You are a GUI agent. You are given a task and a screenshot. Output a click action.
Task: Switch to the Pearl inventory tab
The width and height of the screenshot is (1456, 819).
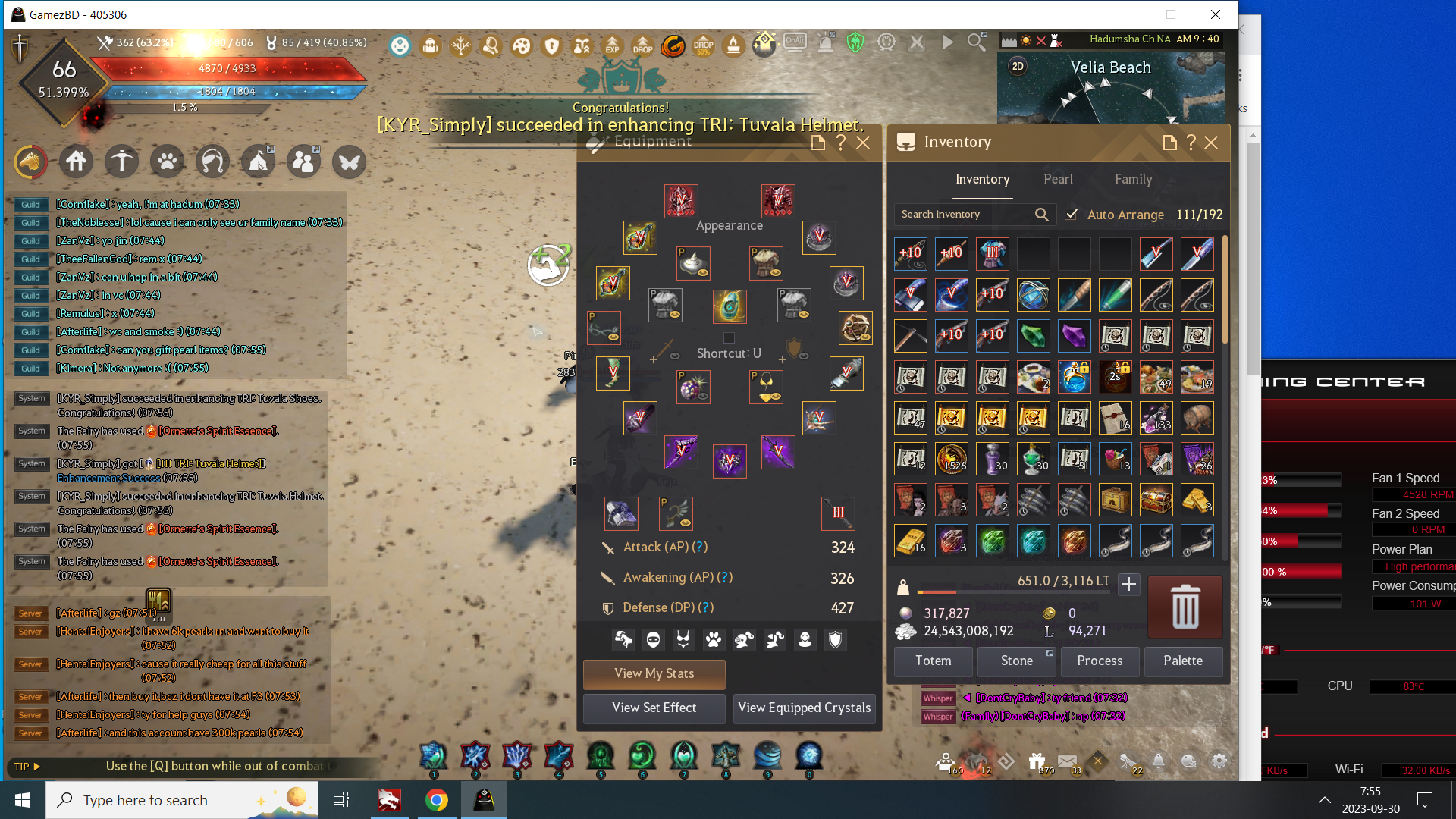point(1058,179)
